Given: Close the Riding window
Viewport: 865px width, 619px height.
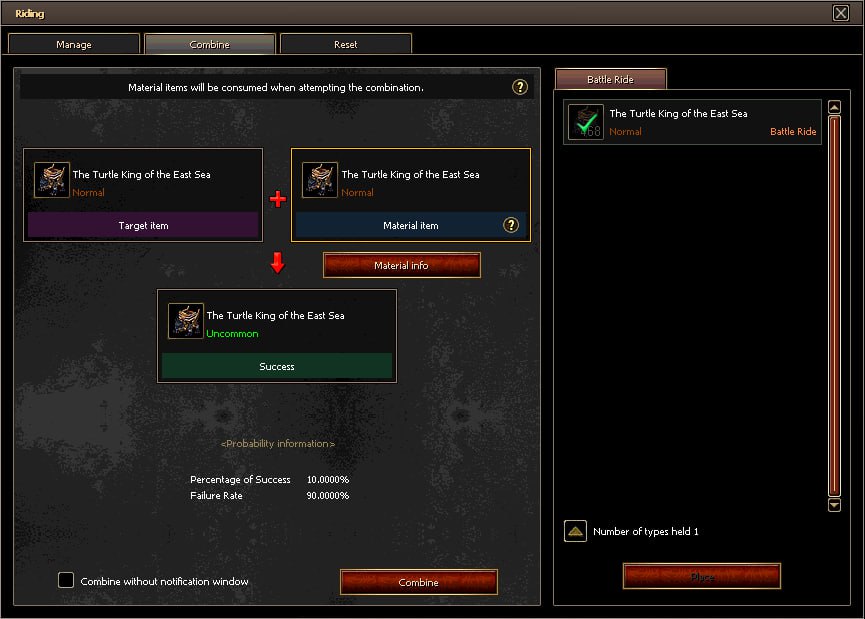Looking at the screenshot, I should click(x=840, y=13).
